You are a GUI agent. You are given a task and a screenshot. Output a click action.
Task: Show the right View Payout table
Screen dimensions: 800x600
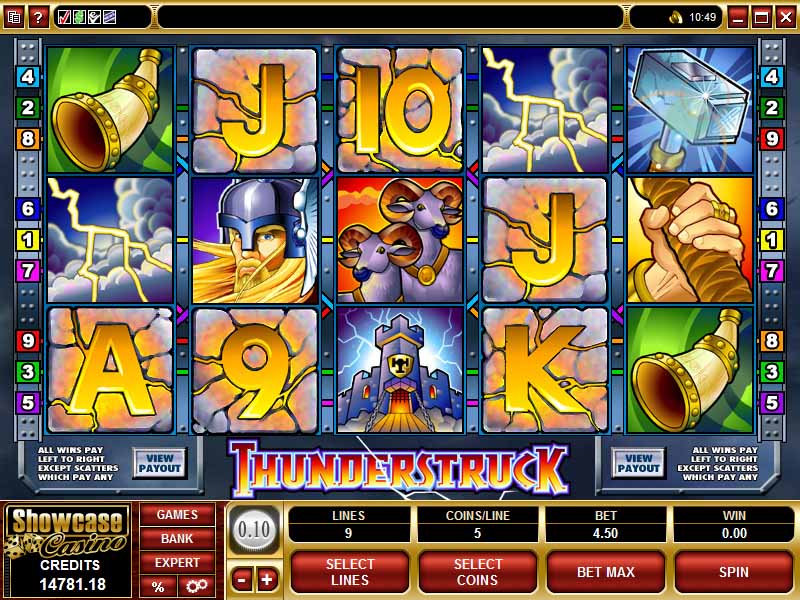click(638, 462)
